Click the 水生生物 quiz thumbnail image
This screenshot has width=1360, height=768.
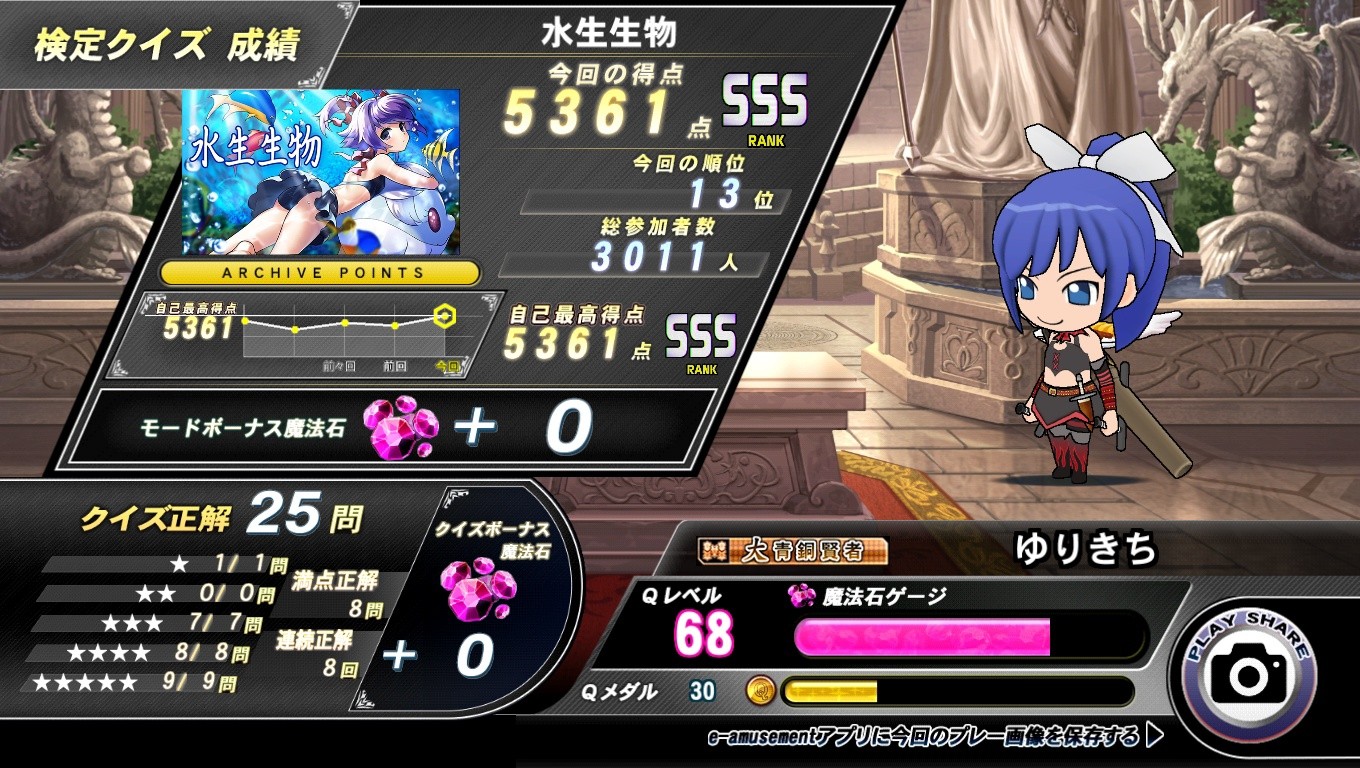pyautogui.click(x=321, y=172)
